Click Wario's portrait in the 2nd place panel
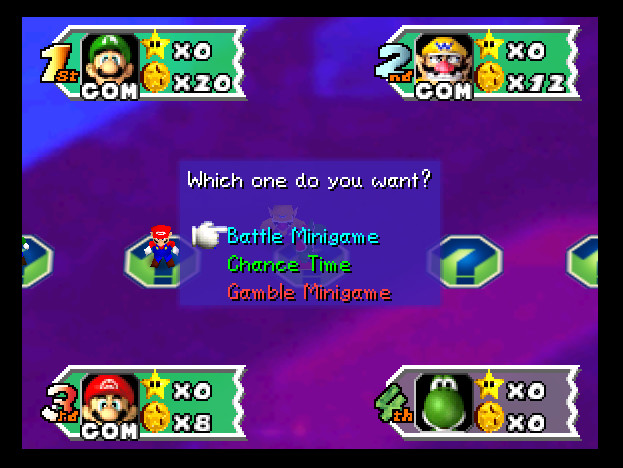The image size is (623, 468). click(443, 59)
